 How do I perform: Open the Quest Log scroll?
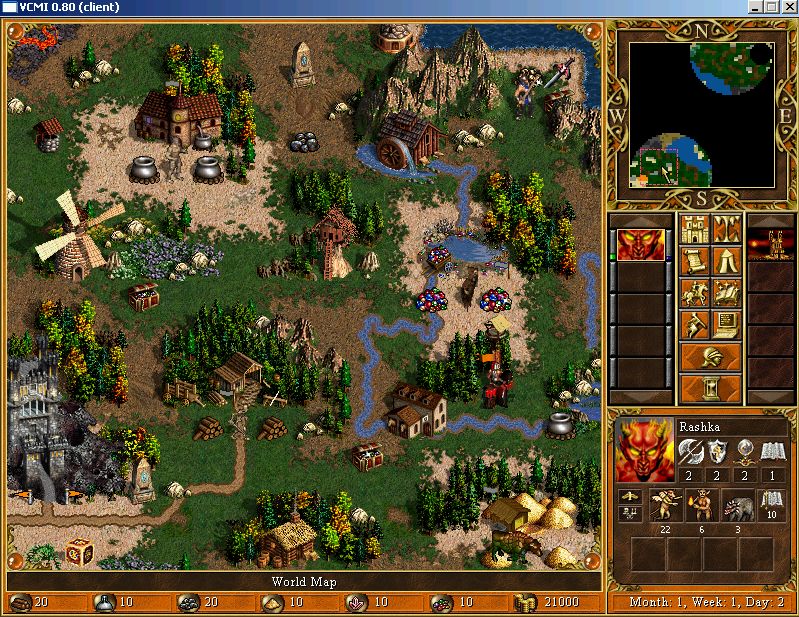click(x=694, y=261)
